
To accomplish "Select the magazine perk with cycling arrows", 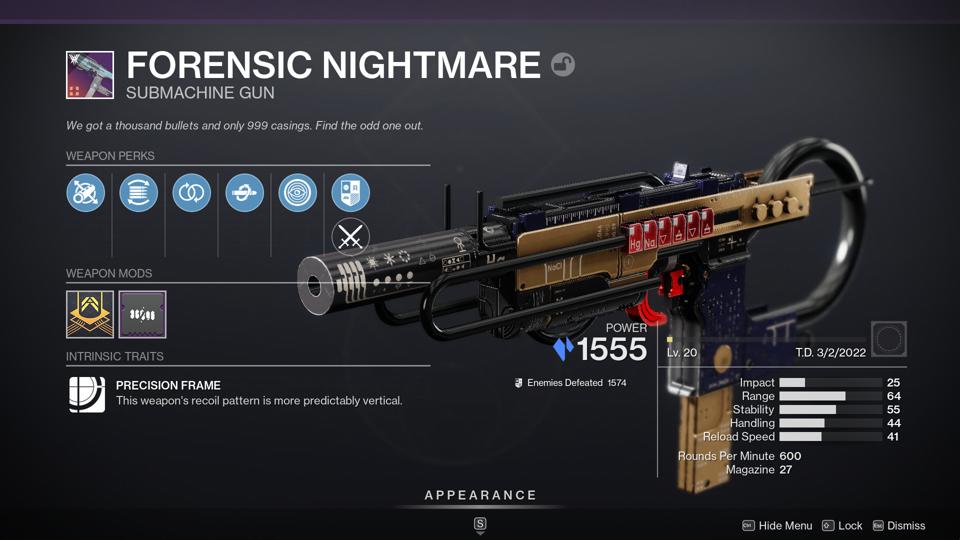I will (x=139, y=193).
